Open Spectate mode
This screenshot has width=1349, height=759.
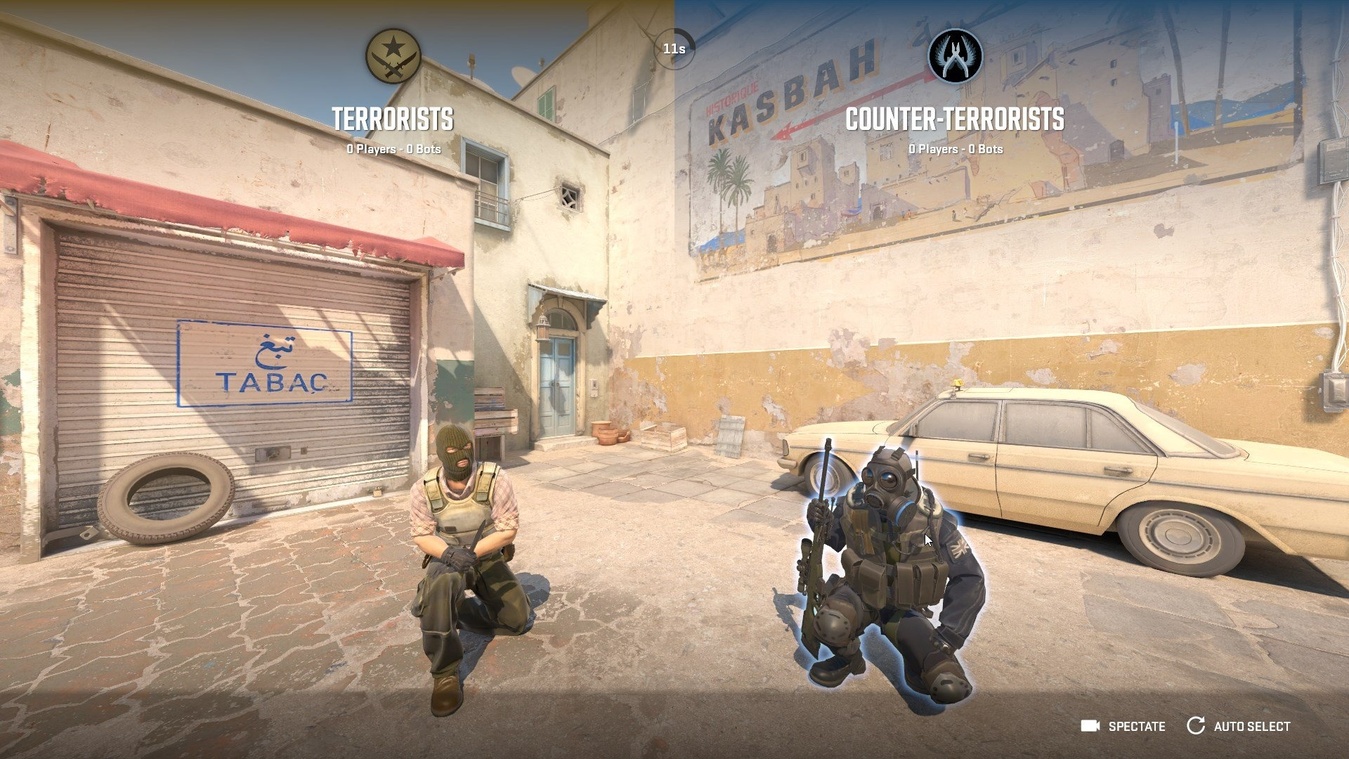(x=1136, y=725)
